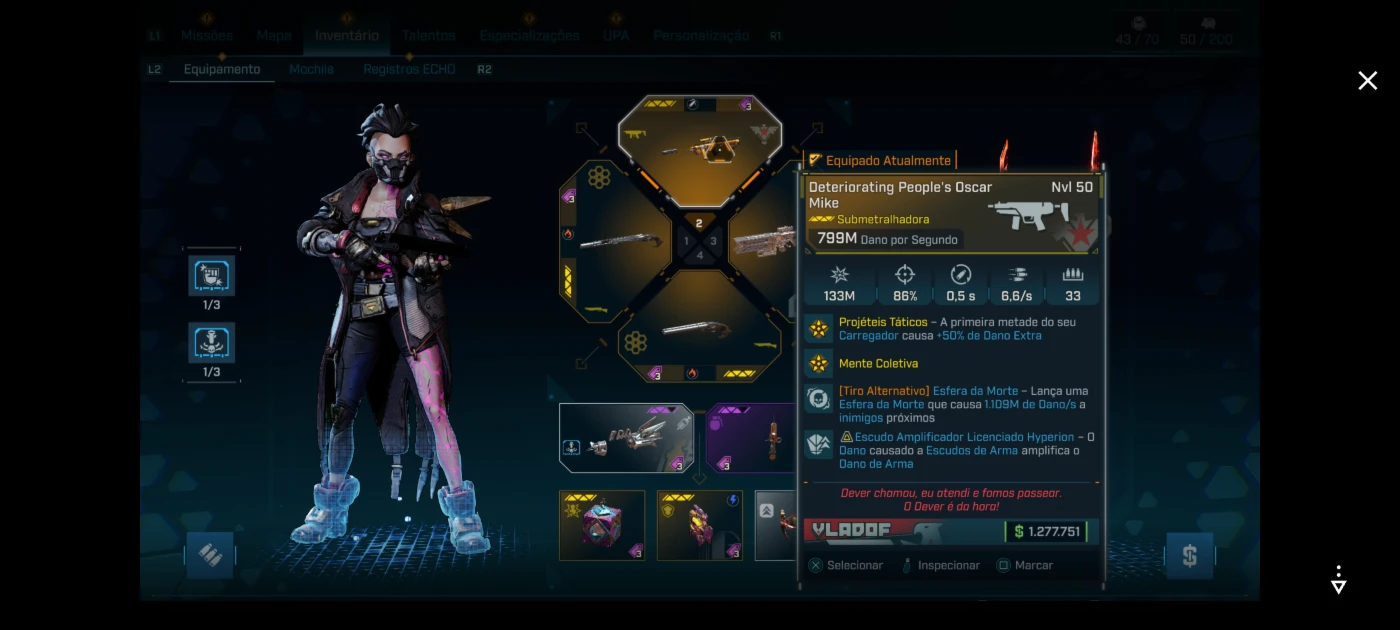Select the Mochila sub-tab

[x=311, y=69]
